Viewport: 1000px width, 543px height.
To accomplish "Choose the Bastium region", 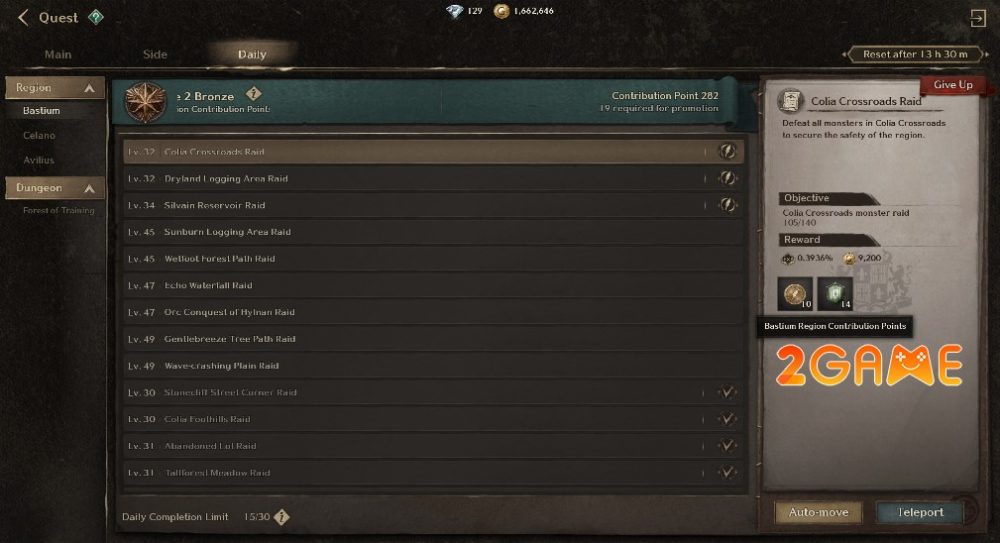I will (41, 111).
